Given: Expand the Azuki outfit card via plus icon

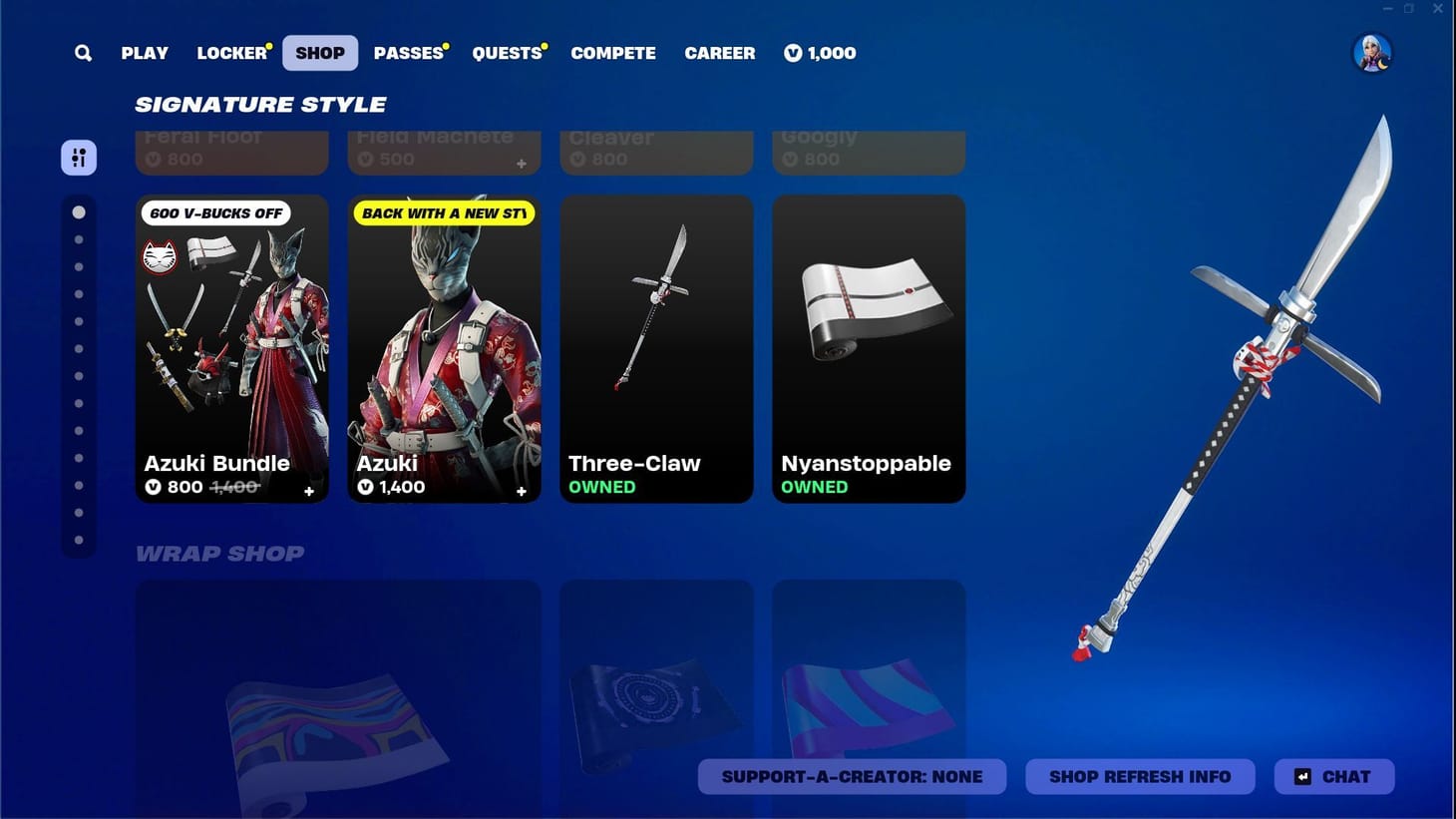Looking at the screenshot, I should [522, 492].
